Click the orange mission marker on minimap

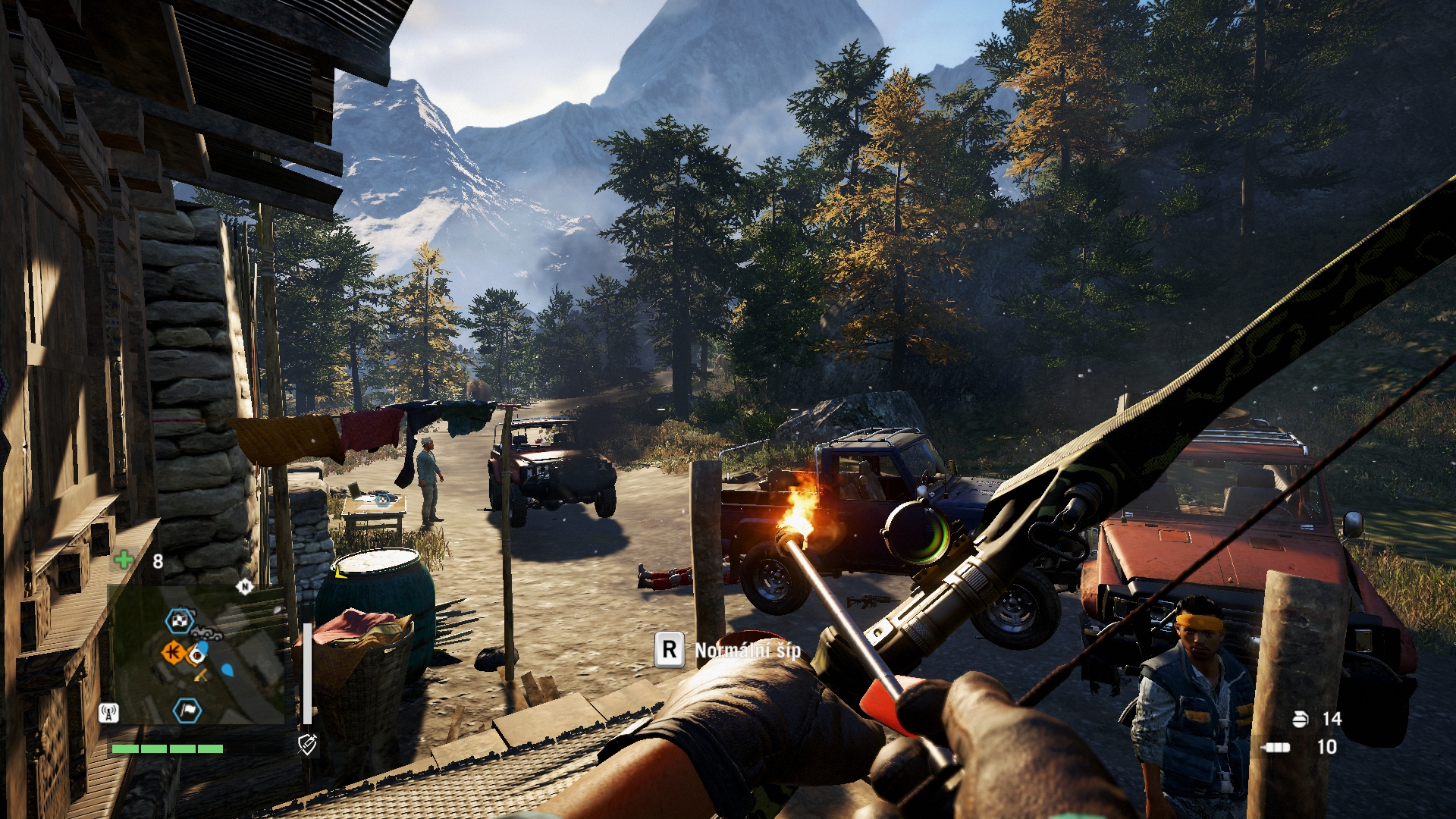tap(174, 651)
